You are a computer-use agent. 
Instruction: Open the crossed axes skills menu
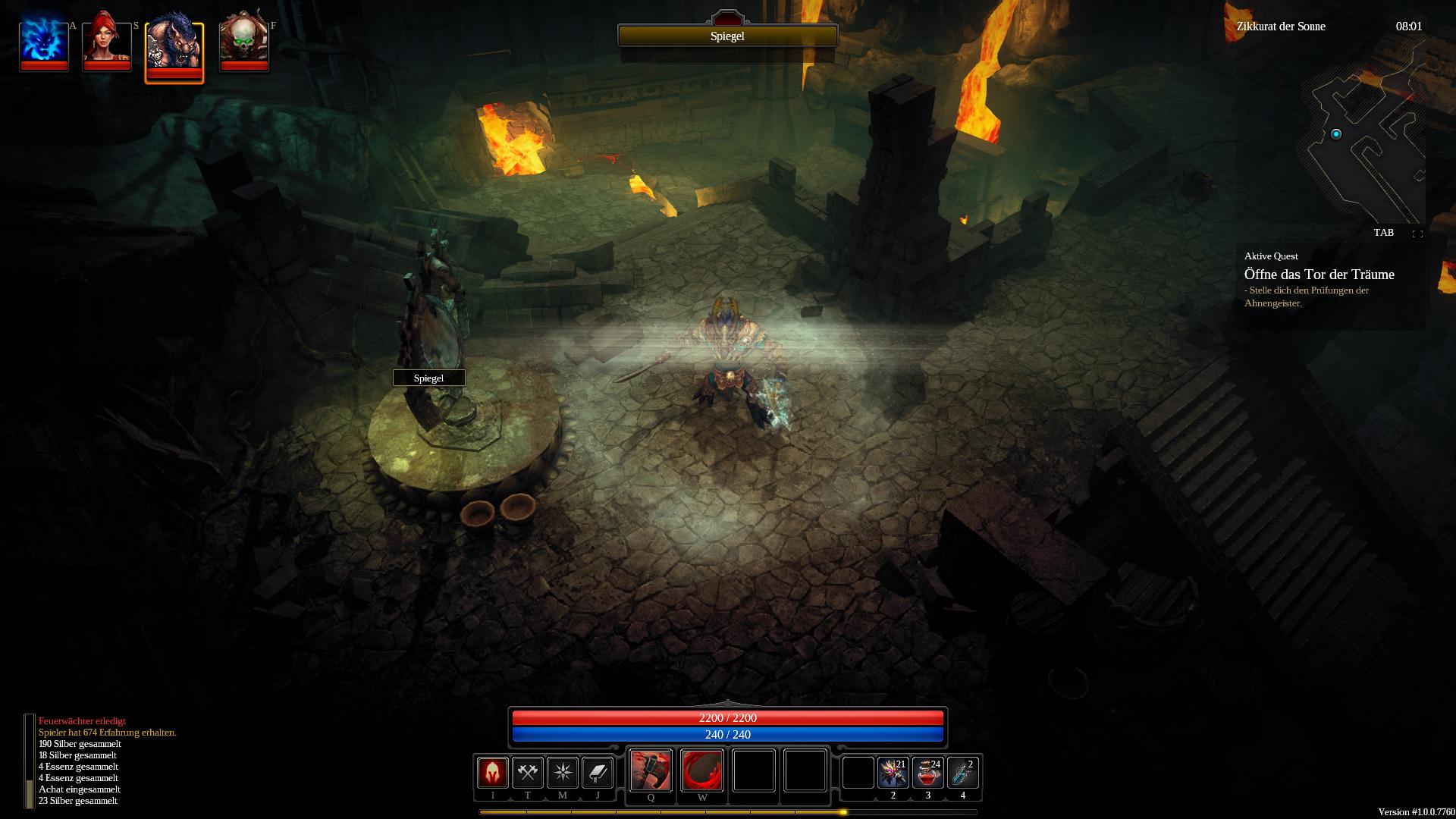528,773
